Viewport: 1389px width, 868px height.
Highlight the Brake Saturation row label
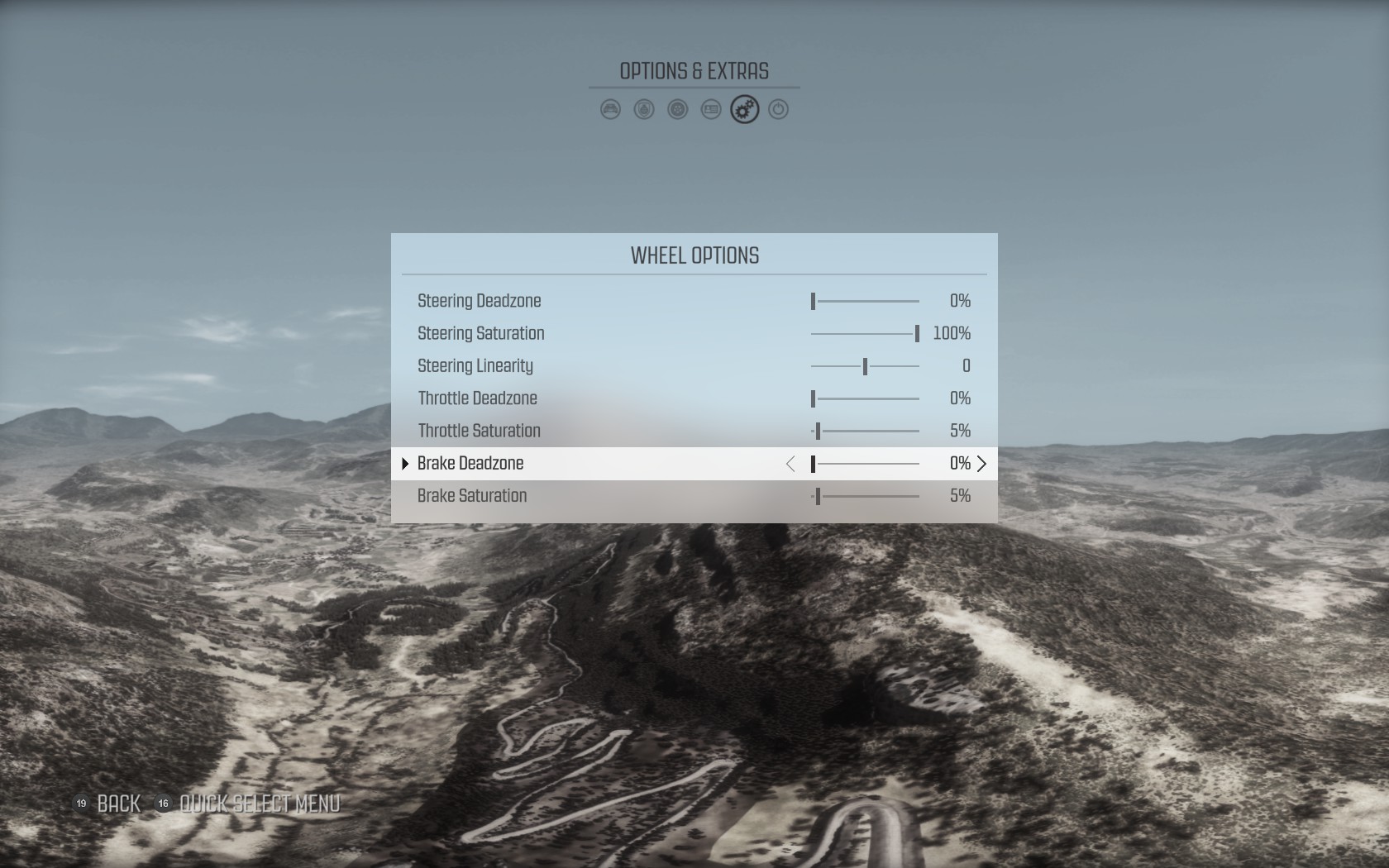click(x=472, y=496)
